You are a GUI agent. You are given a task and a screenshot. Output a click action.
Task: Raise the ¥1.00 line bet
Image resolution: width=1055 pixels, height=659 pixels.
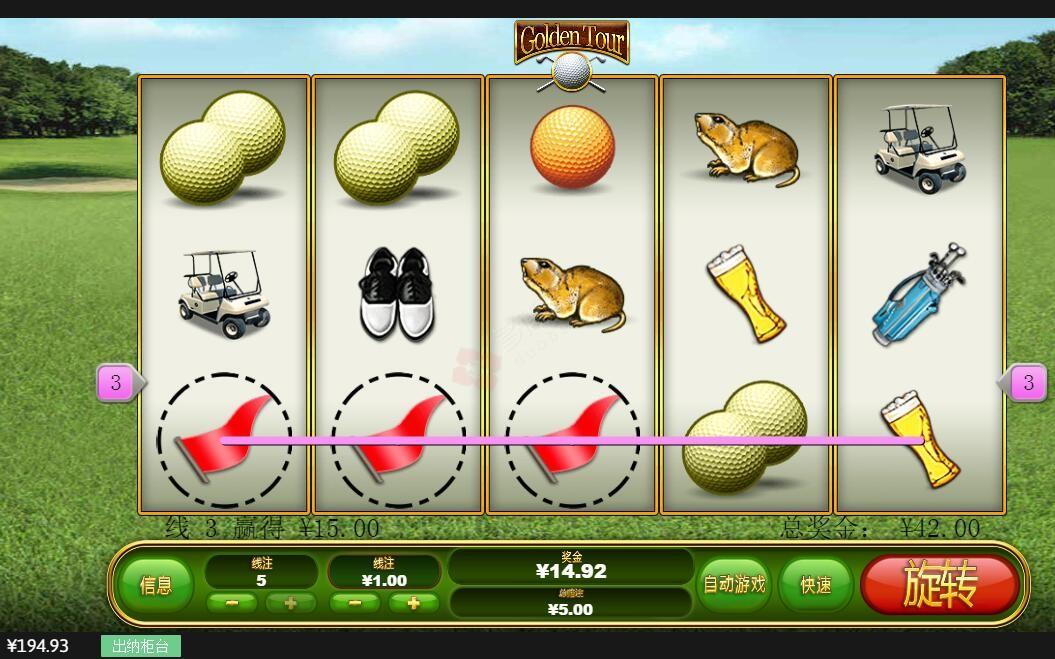point(414,603)
